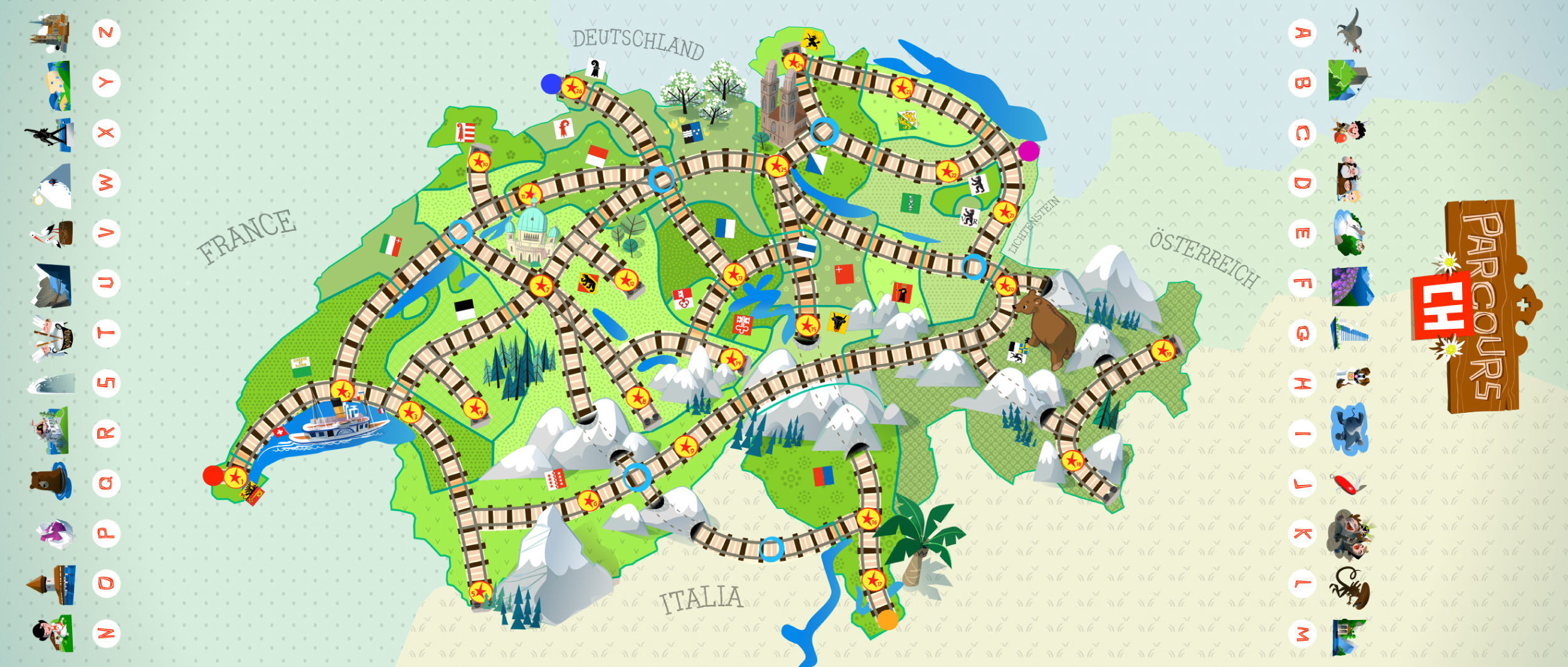Pick the letter Q circle
1568x667 pixels.
coord(106,483)
